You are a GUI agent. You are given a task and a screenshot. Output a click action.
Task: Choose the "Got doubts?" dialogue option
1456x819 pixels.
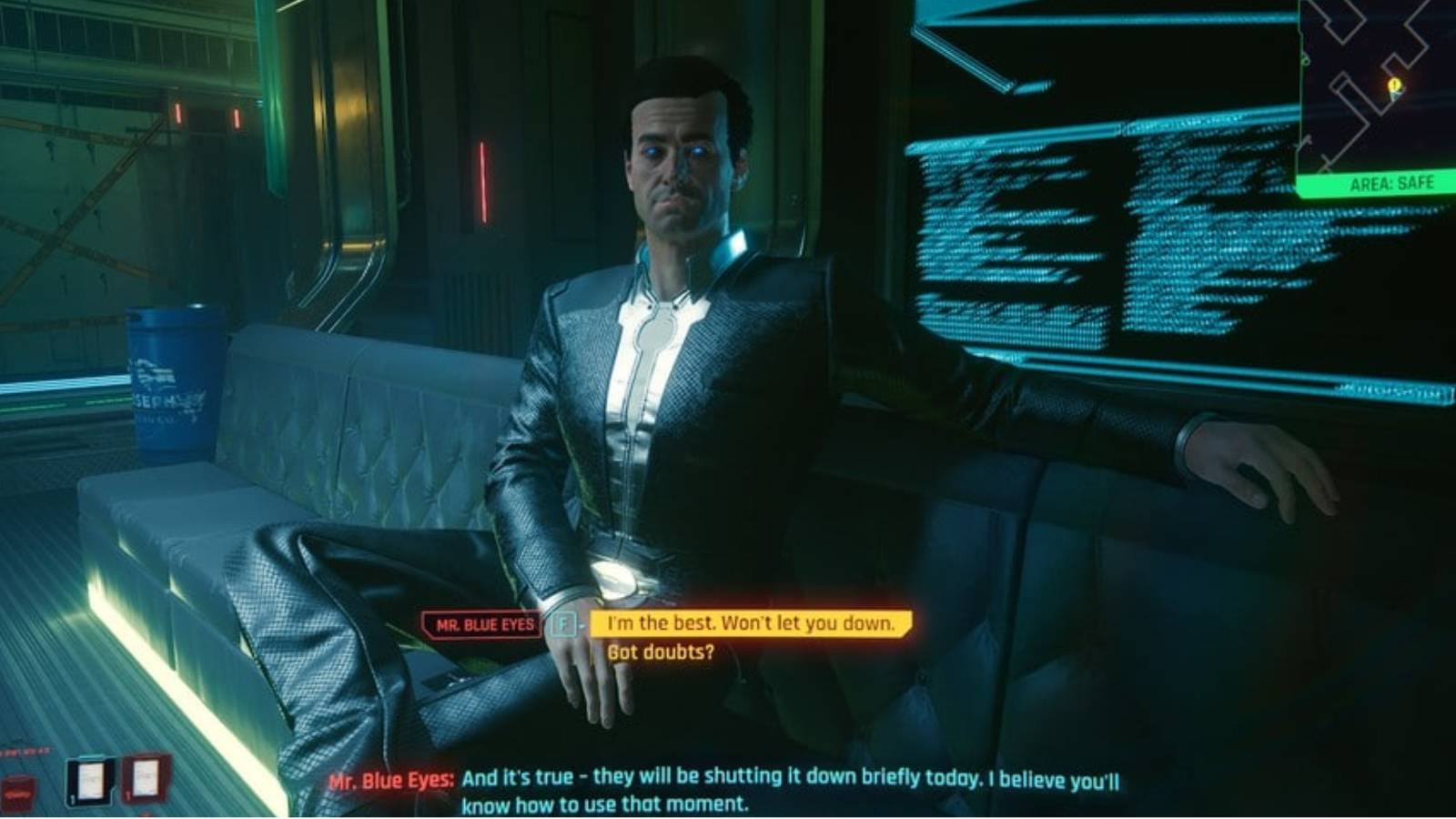pos(662,652)
